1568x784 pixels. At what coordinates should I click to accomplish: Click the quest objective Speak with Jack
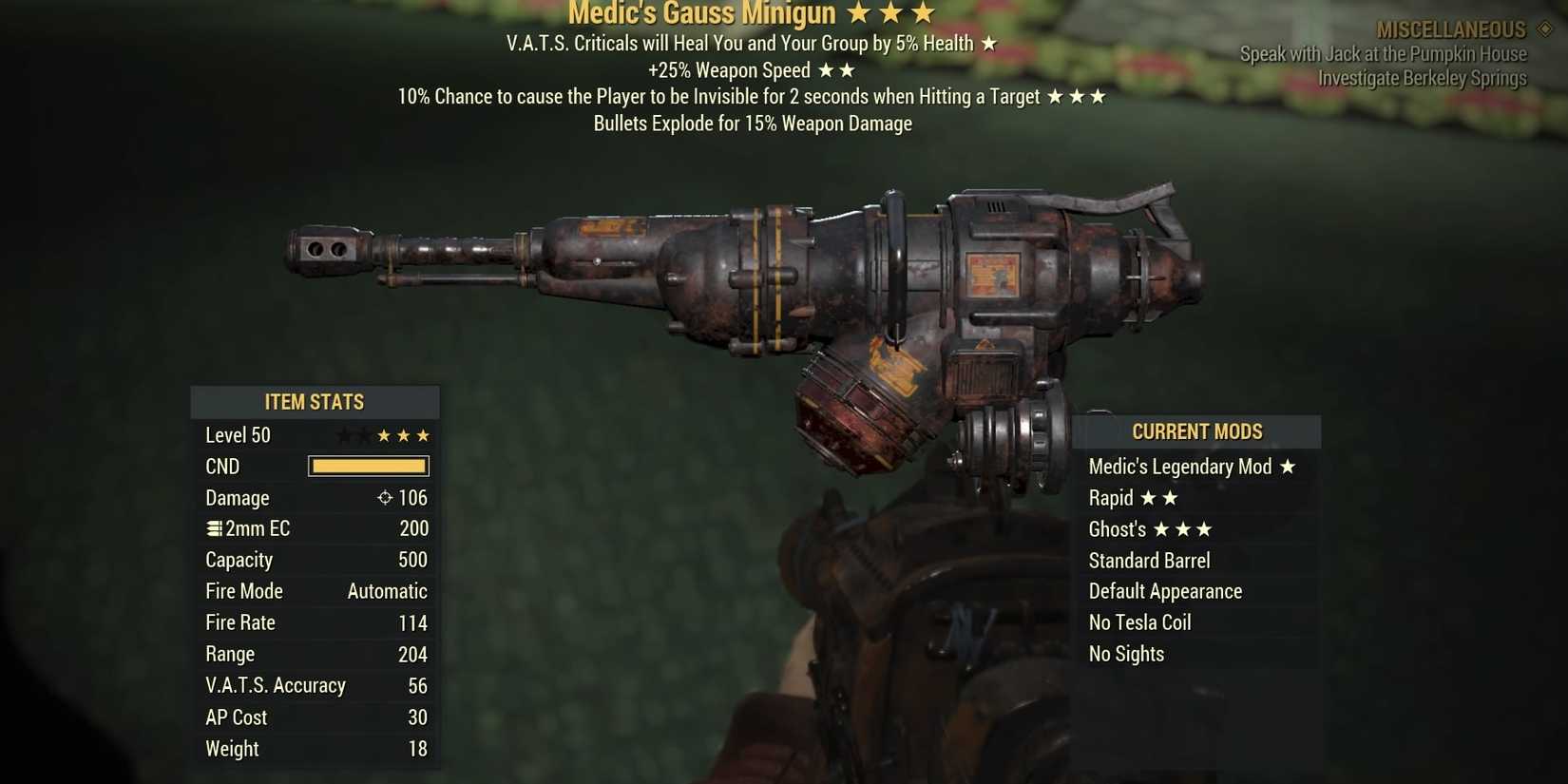pyautogui.click(x=1383, y=54)
